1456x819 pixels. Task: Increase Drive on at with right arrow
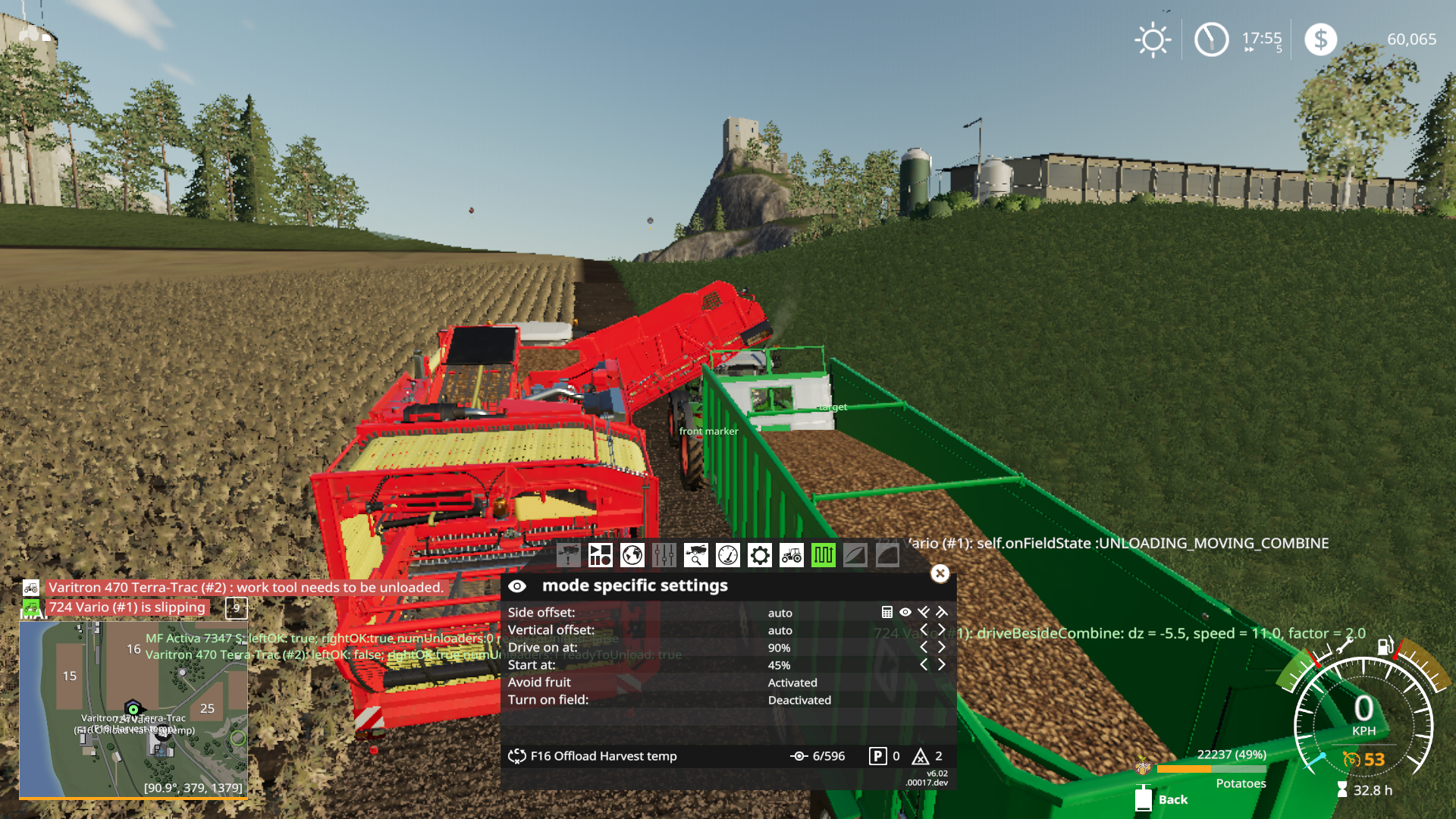click(x=942, y=647)
